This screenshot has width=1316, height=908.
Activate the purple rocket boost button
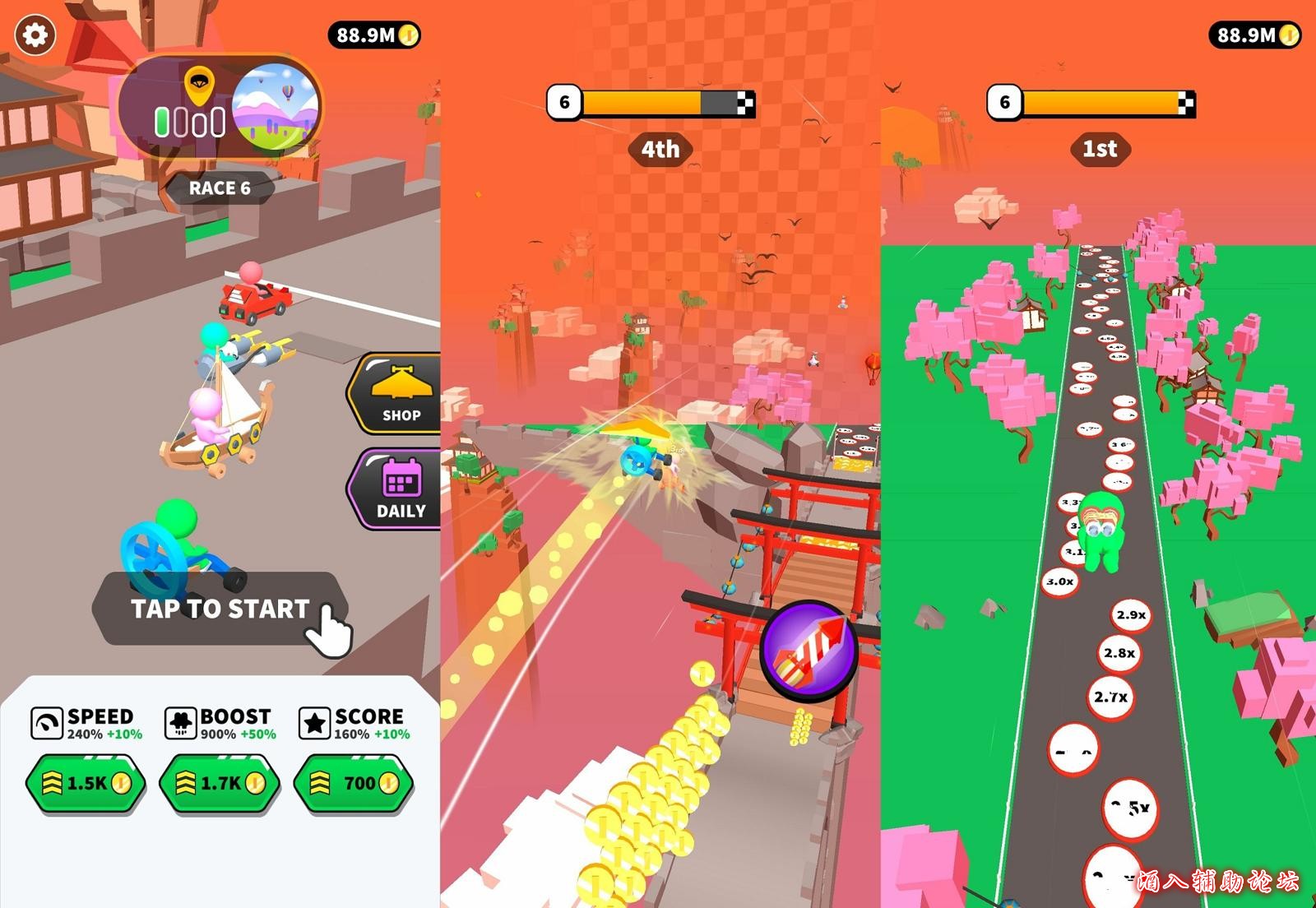pyautogui.click(x=809, y=650)
